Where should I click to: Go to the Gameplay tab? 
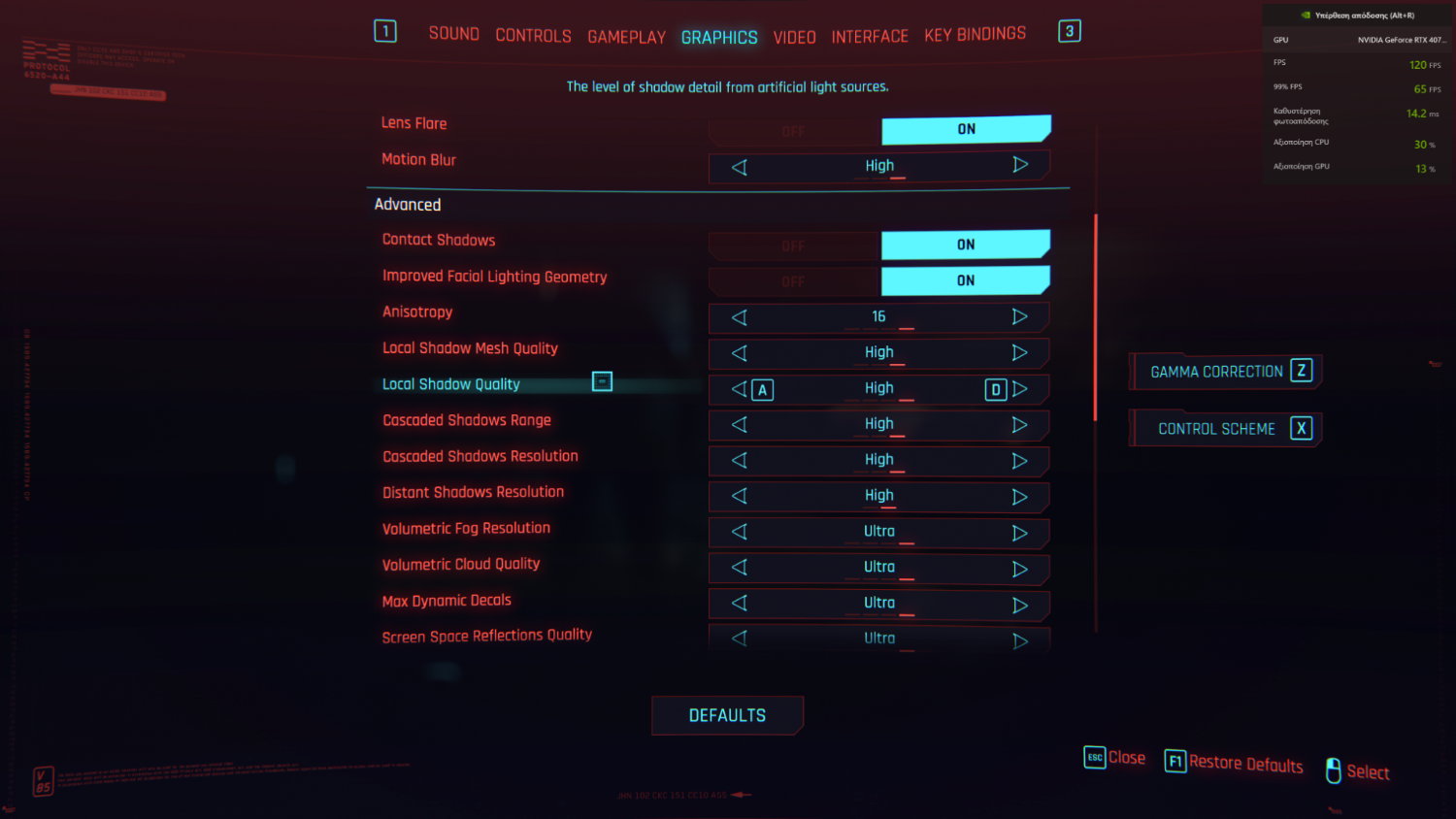click(626, 37)
